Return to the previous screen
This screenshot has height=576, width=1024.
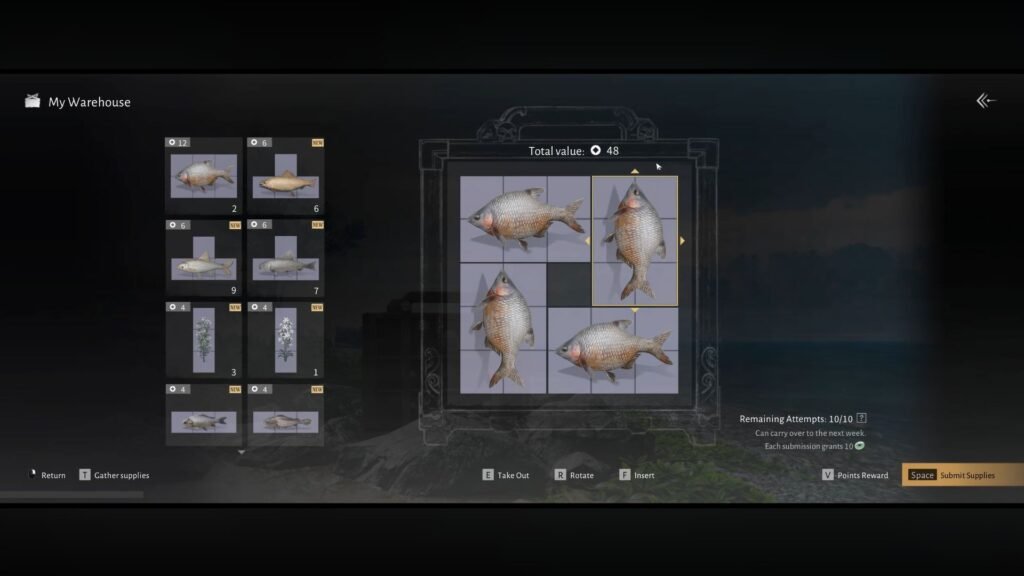[47, 475]
